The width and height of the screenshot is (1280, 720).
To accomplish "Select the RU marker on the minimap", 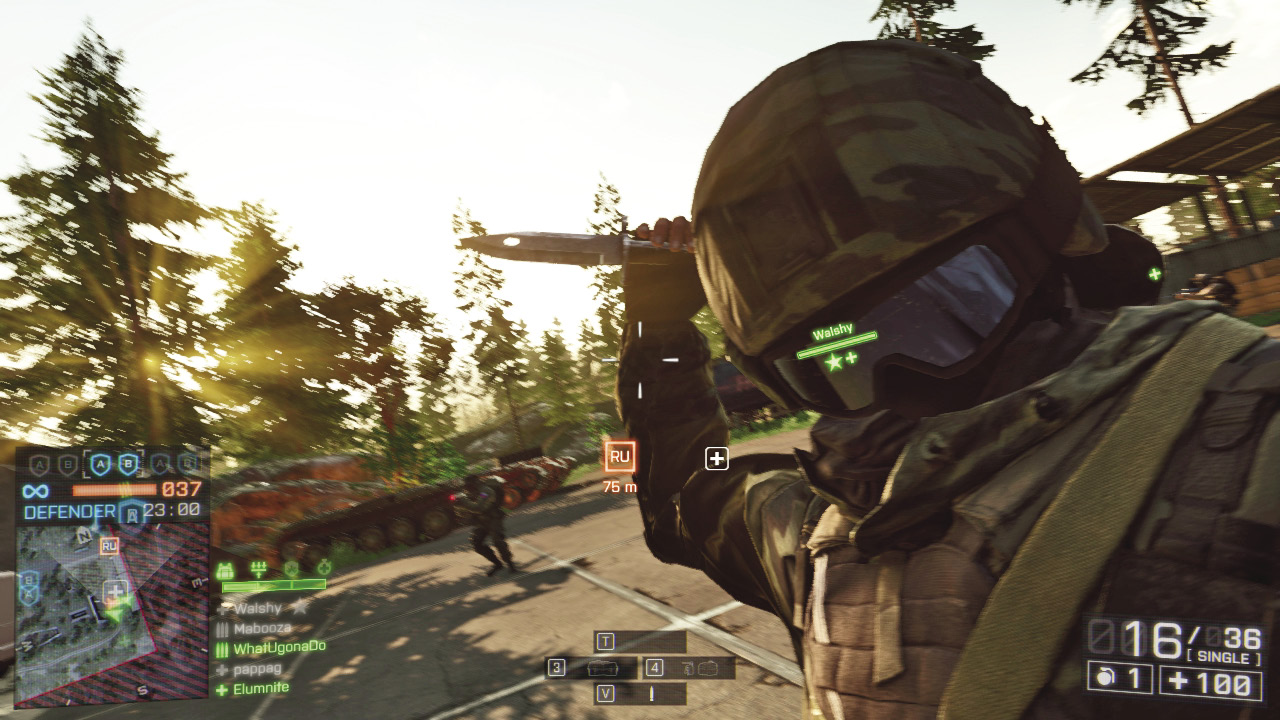I will pos(109,546).
